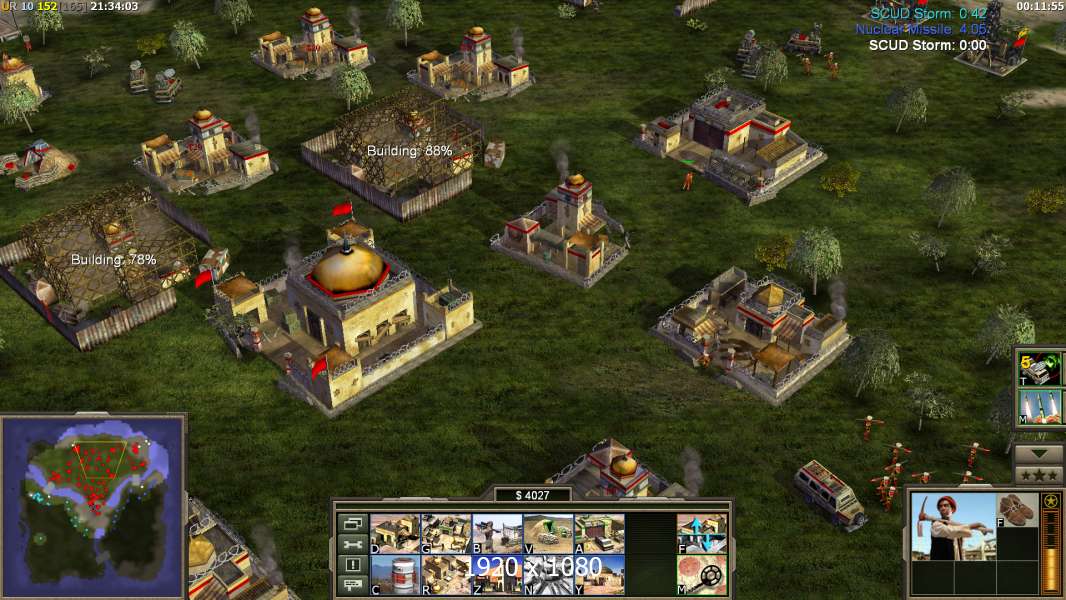Build a Stinger Site with rocket soldier icon
The height and width of the screenshot is (600, 1066).
[497, 534]
